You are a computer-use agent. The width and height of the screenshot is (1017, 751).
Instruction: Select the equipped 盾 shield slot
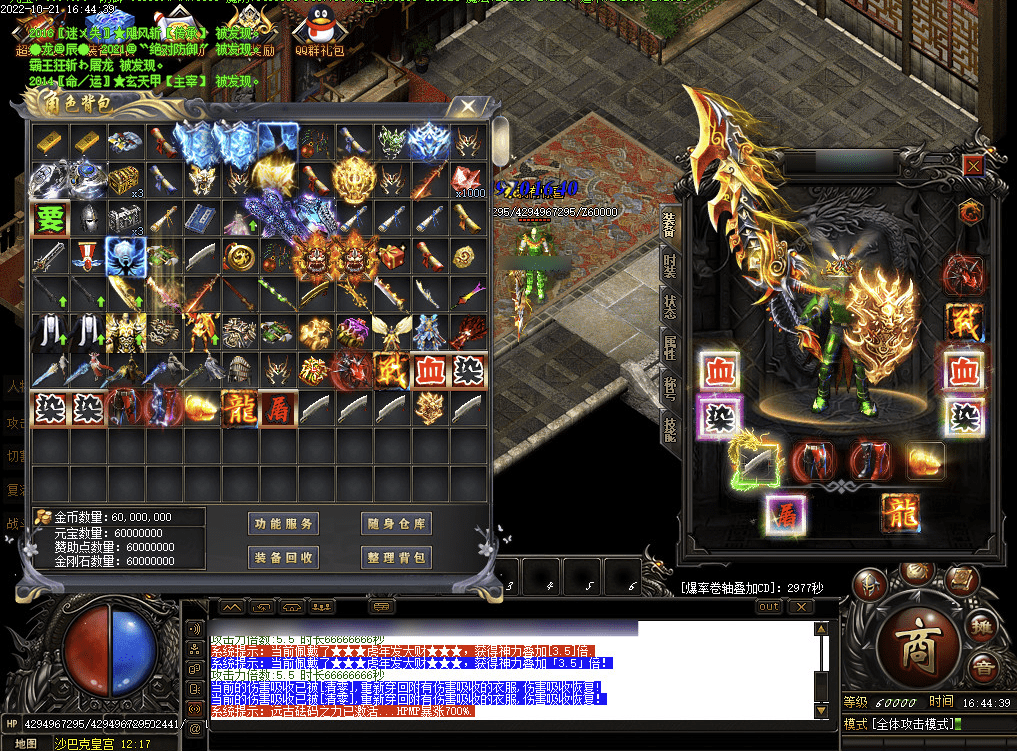[x=786, y=515]
